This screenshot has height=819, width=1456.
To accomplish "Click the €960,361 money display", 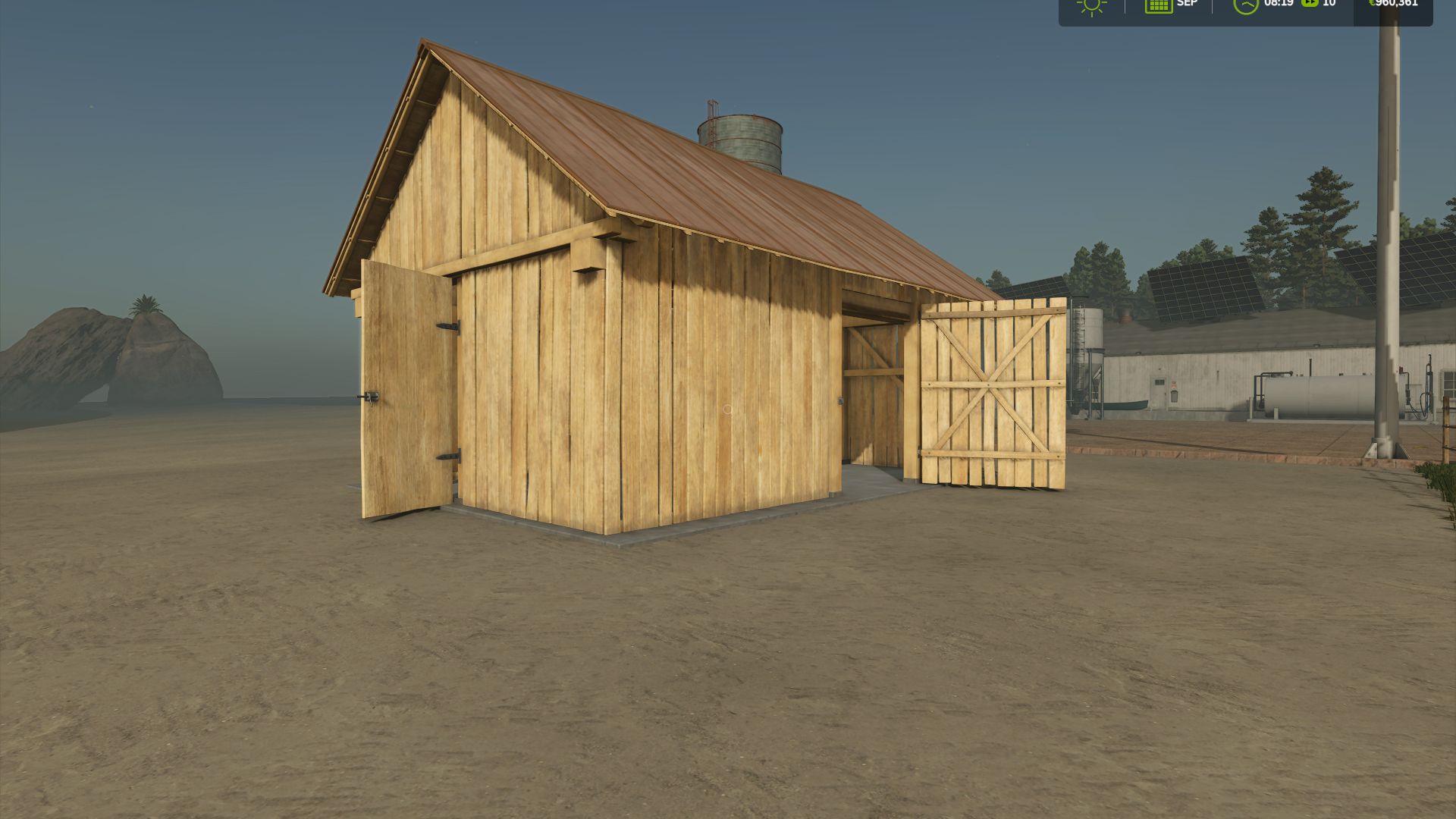I will point(1395,3).
